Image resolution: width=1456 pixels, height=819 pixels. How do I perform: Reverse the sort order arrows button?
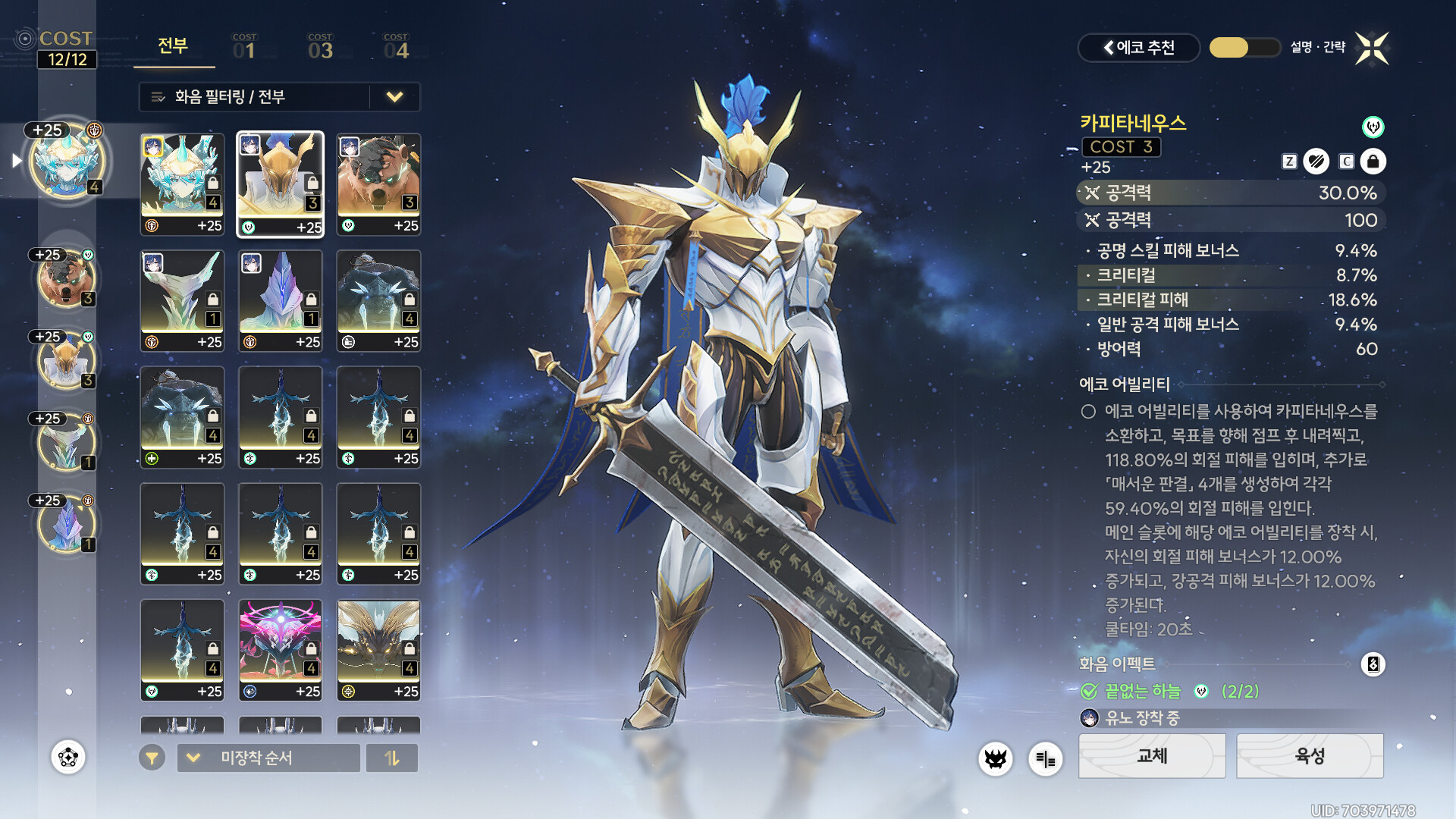(392, 758)
